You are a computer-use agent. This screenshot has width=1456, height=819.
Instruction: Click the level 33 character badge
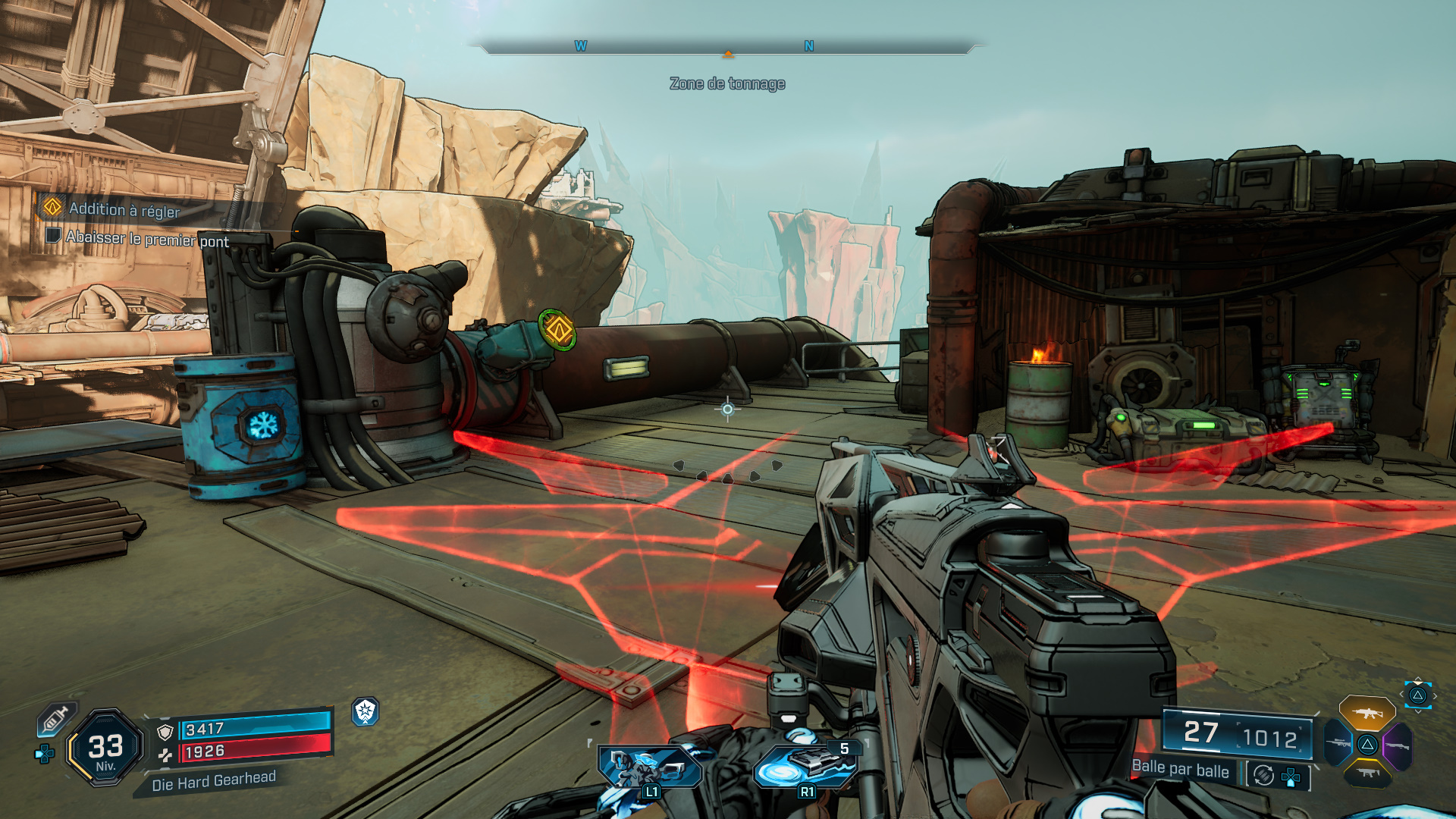coord(105,748)
